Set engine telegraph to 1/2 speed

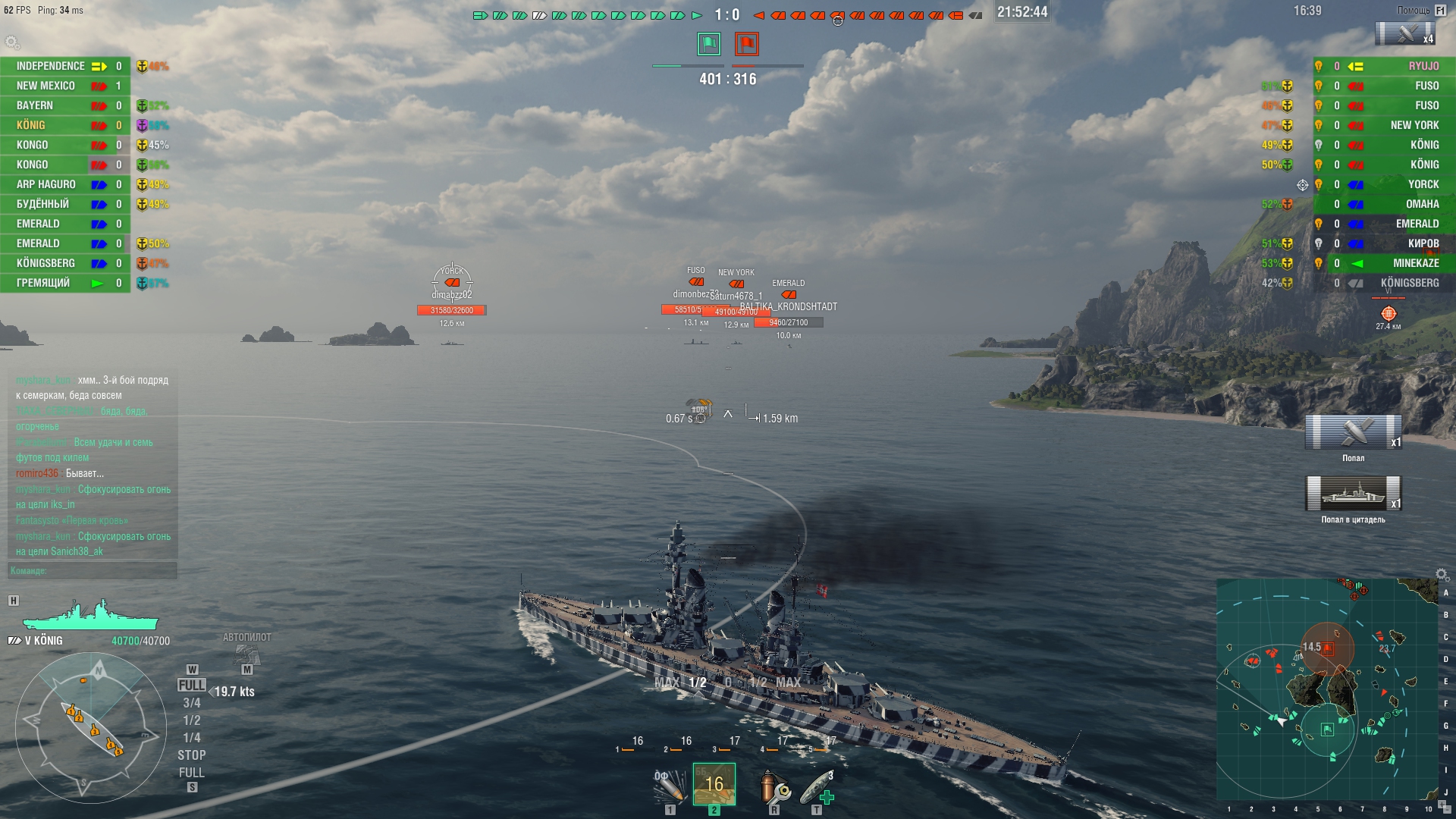coord(192,720)
